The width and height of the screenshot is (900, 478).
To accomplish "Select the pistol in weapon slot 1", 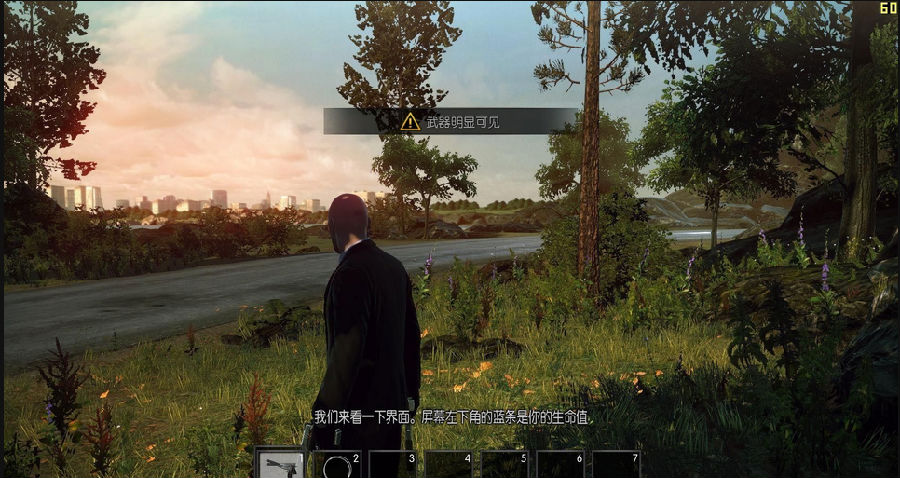I will pos(281,464).
